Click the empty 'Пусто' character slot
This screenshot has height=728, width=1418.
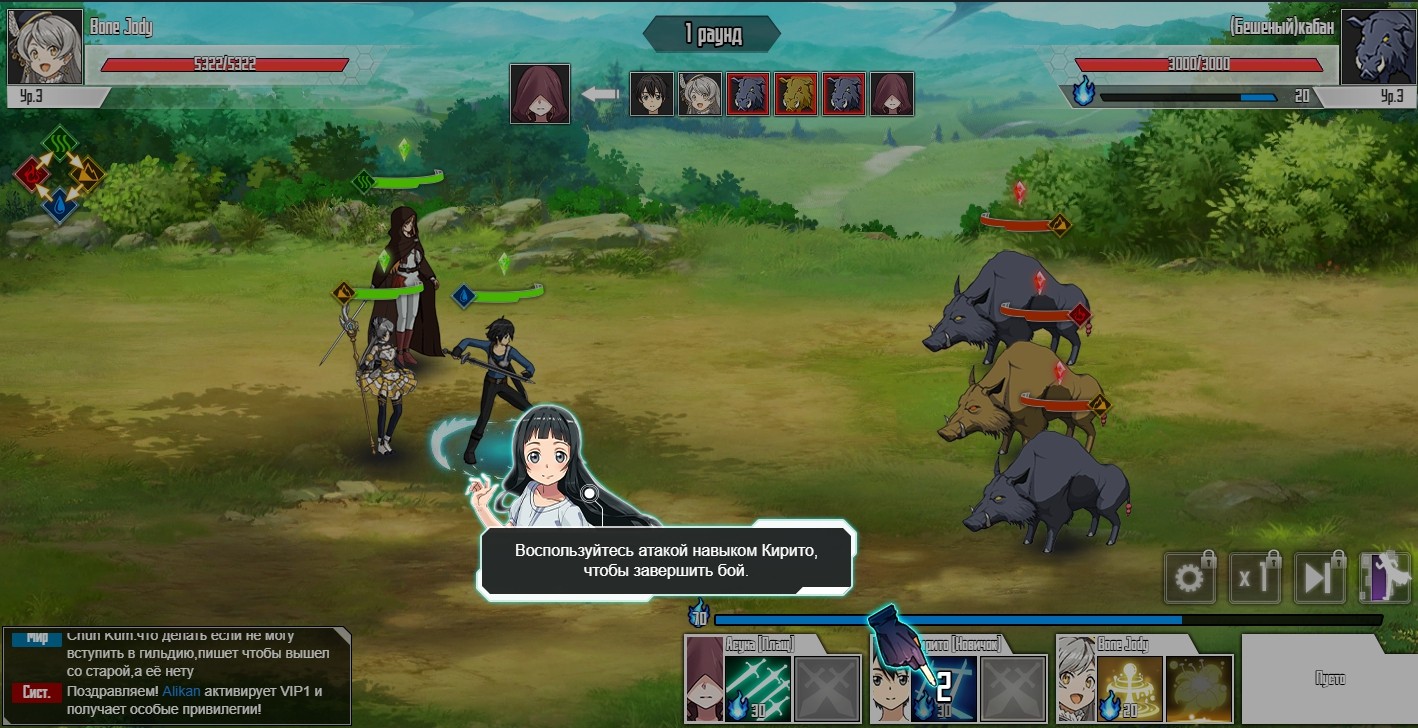point(1329,679)
